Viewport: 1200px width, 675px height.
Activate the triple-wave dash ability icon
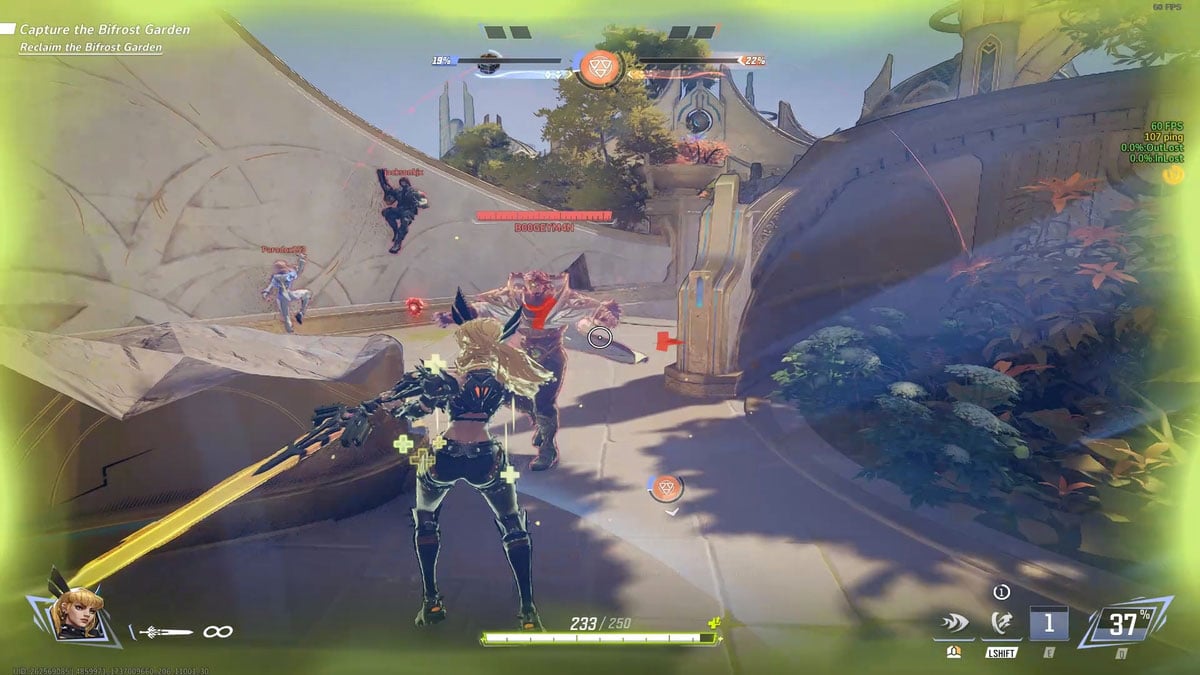coord(954,626)
